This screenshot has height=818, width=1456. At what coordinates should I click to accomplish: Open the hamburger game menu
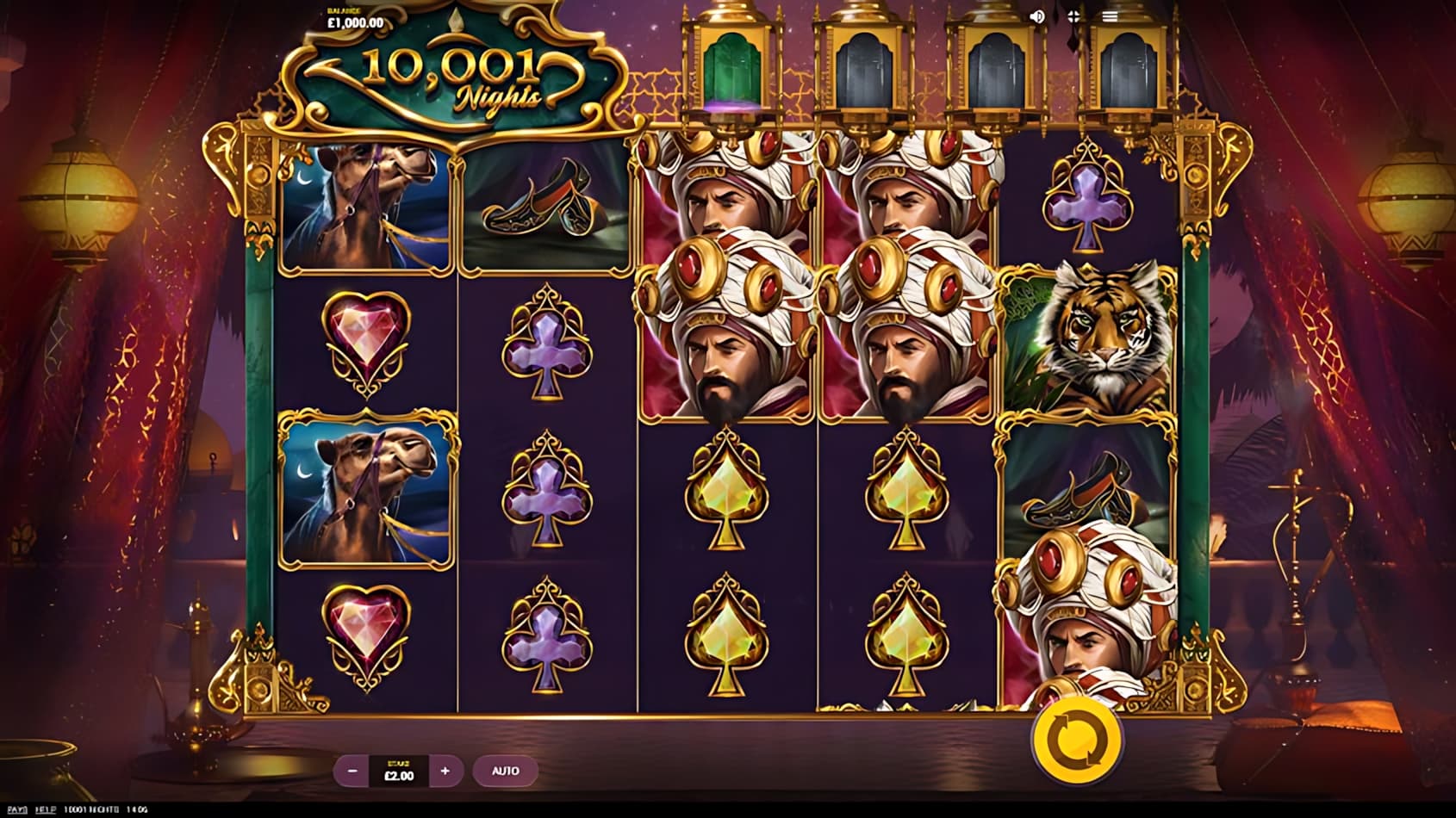(x=1110, y=15)
